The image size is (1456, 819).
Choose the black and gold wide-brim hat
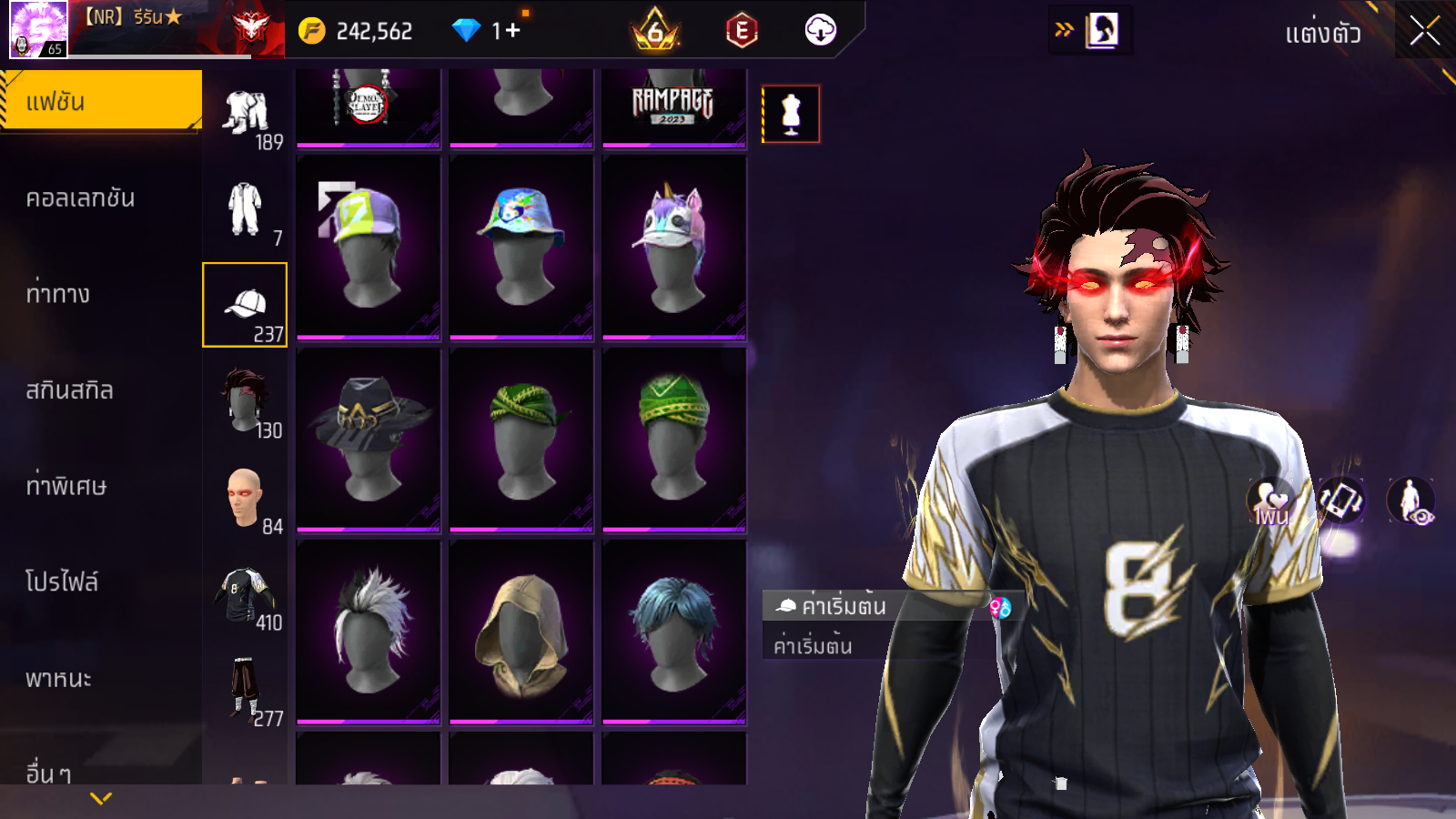pos(369,439)
